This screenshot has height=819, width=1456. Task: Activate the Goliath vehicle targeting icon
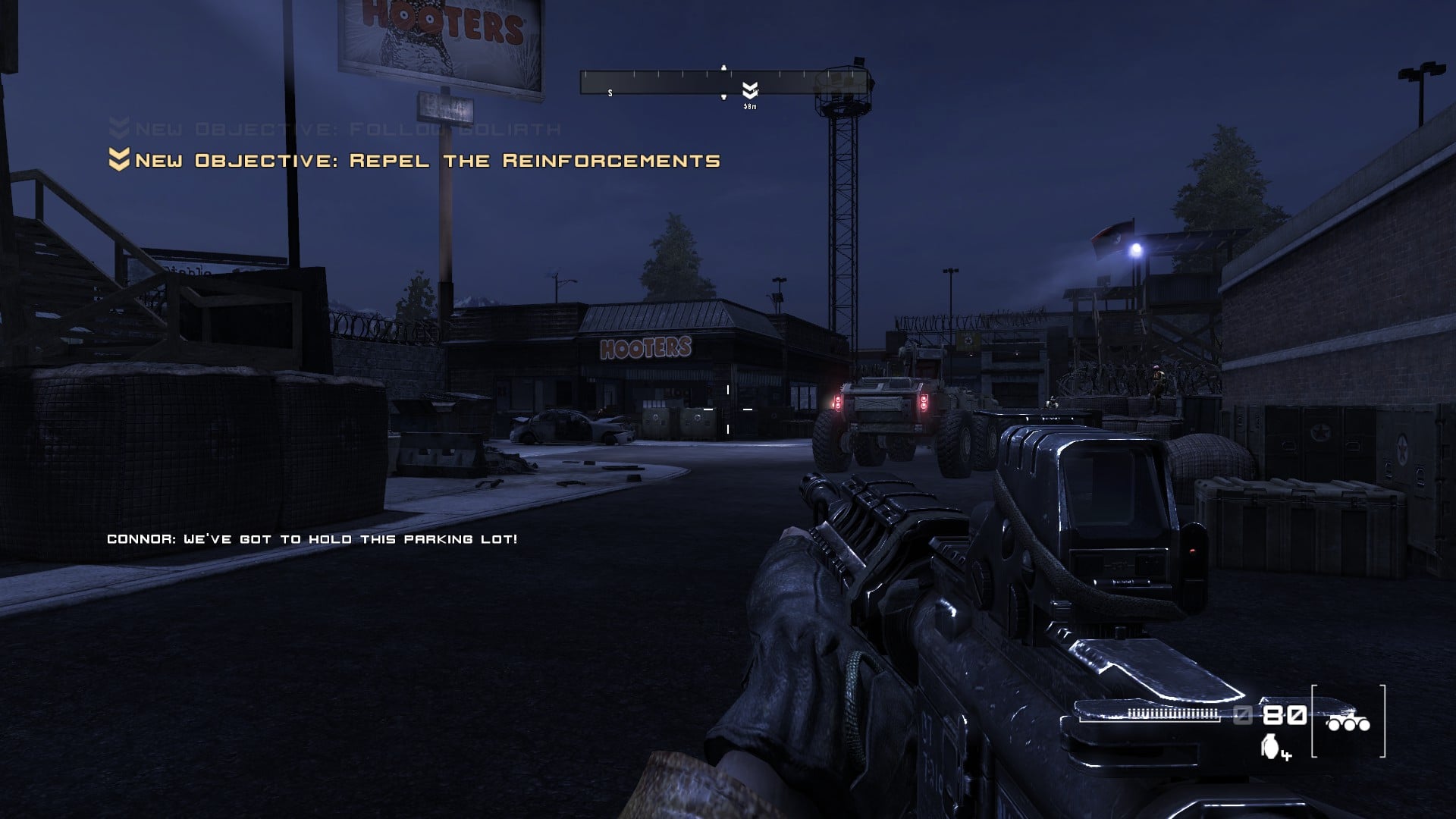[x=1348, y=723]
